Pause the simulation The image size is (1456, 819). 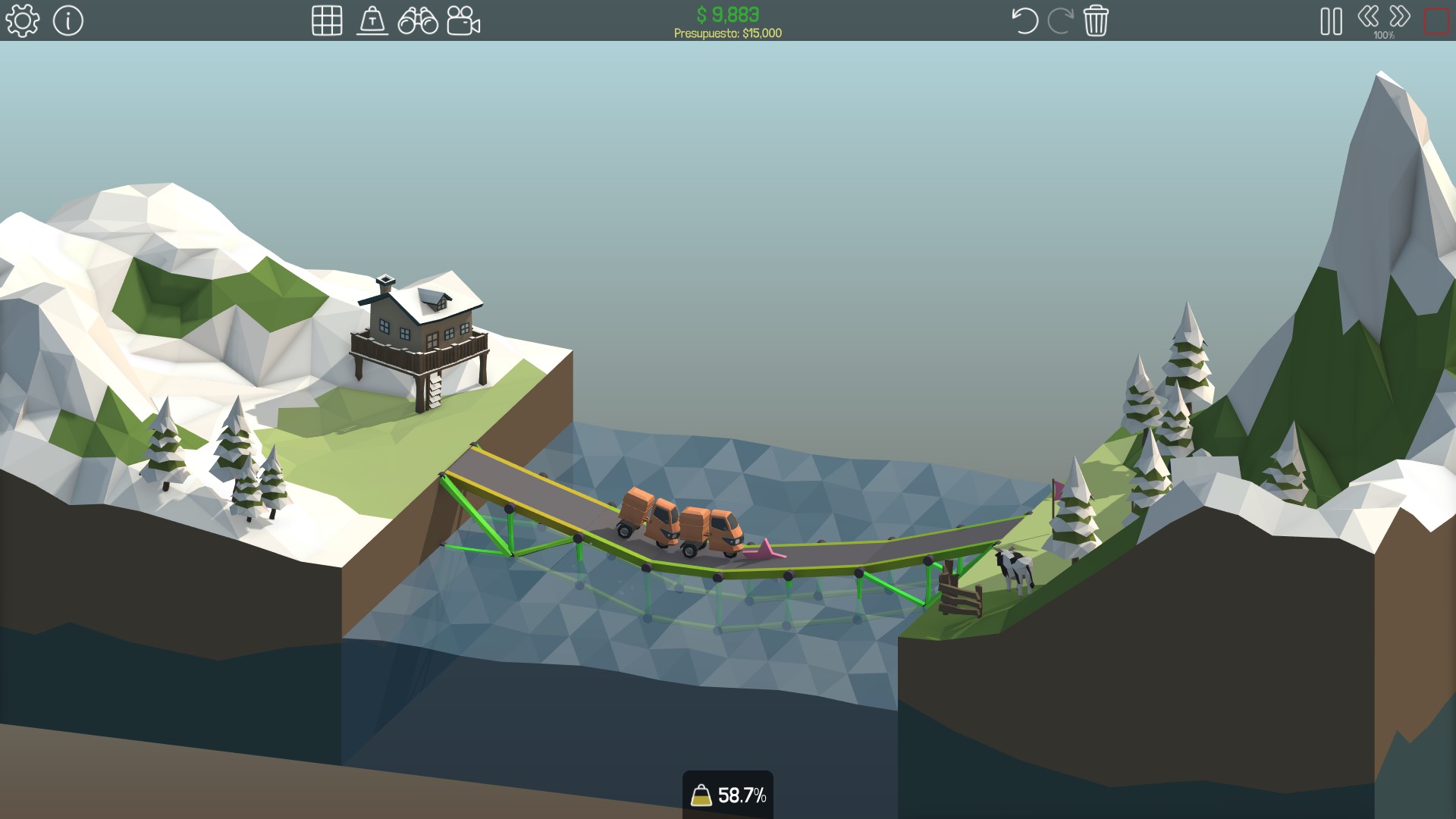(1331, 20)
